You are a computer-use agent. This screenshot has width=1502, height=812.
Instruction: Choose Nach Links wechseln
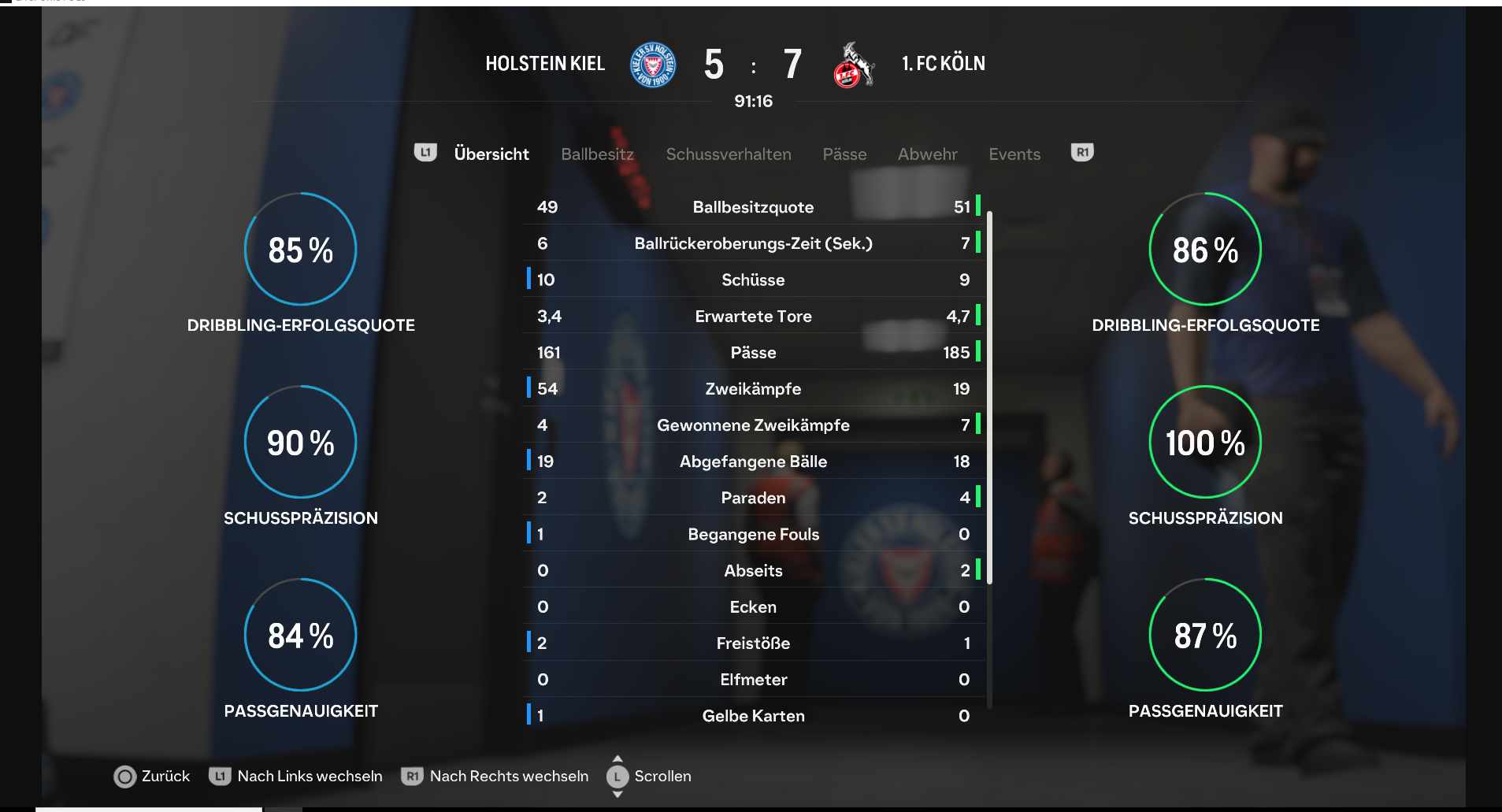click(296, 777)
